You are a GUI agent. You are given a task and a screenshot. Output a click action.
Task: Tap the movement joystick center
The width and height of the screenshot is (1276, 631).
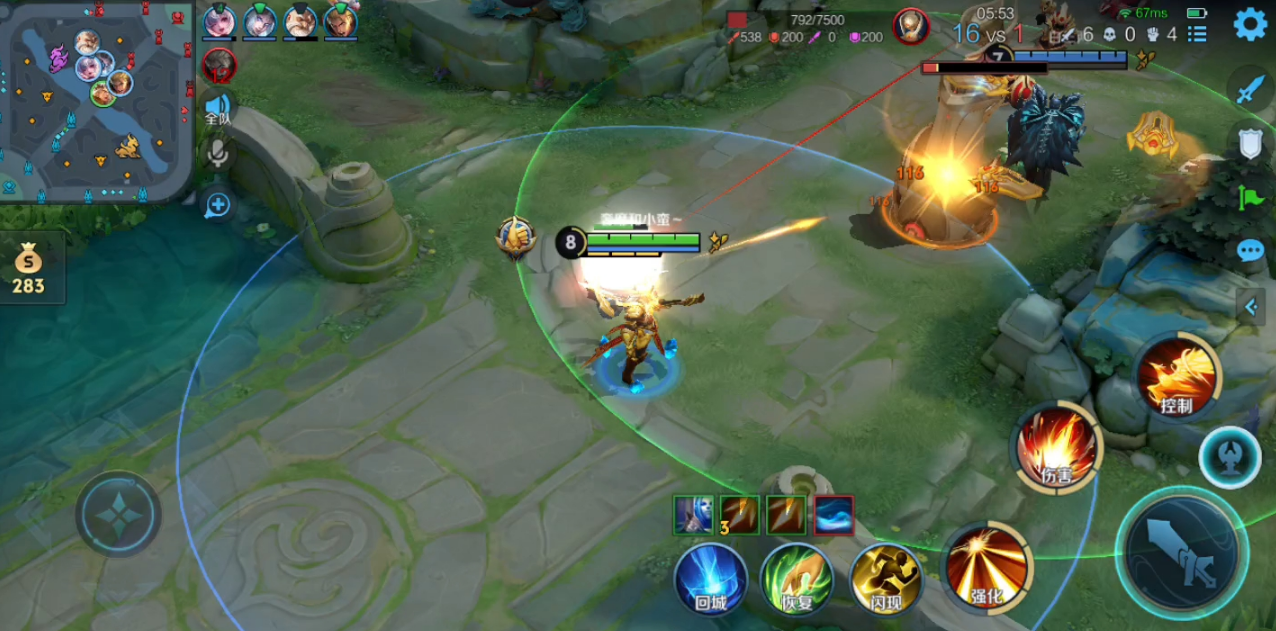(x=118, y=514)
